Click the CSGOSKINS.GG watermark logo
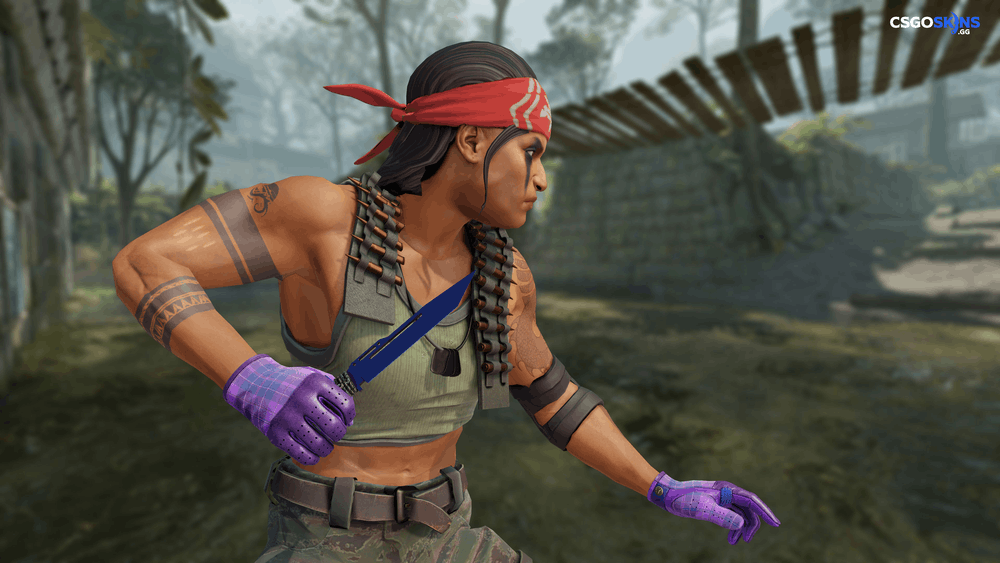 (934, 24)
